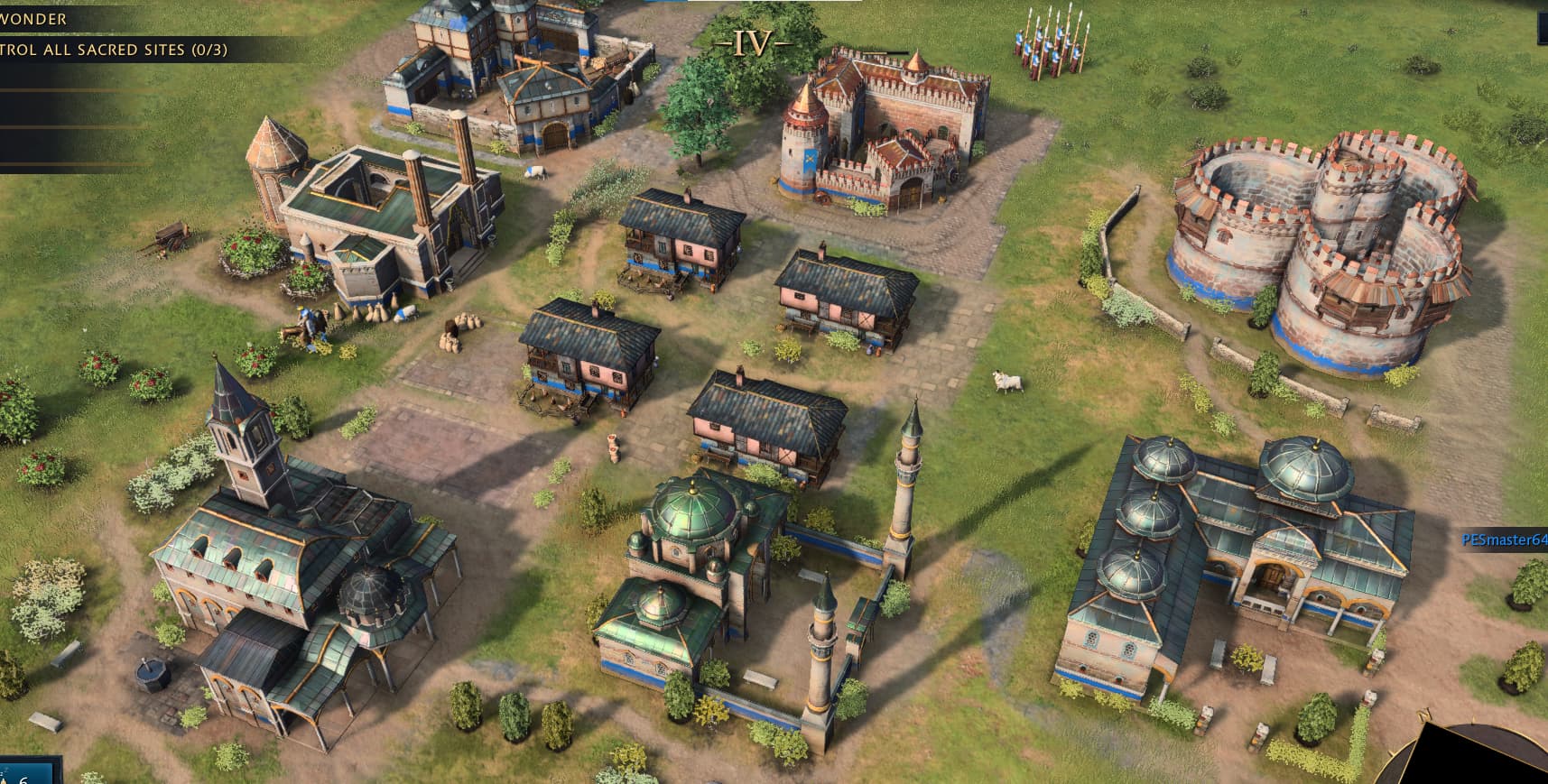1548x784 pixels.
Task: Select the PESmaster64 player name tag
Action: click(x=1505, y=540)
